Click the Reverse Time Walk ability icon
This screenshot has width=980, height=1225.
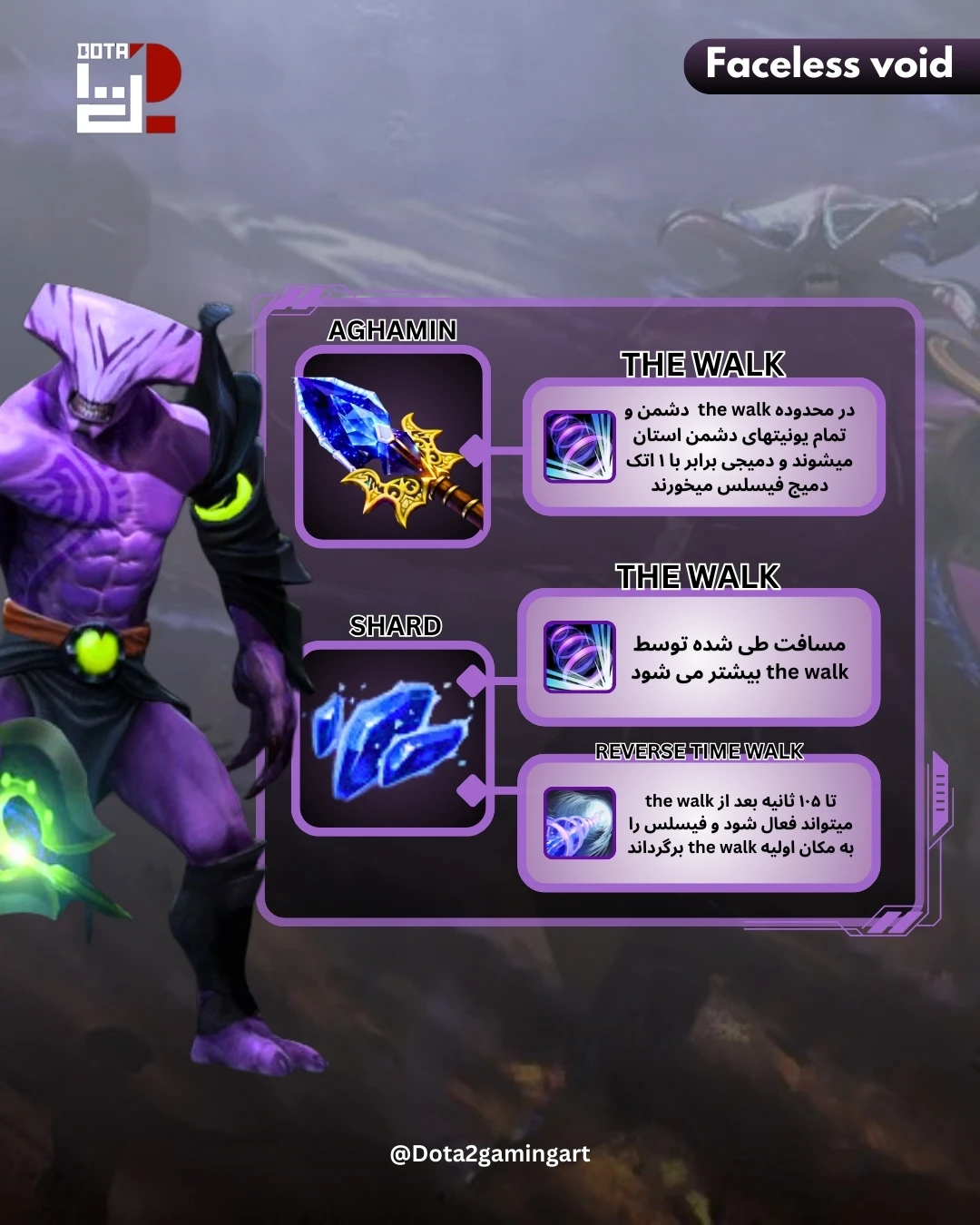point(579,823)
